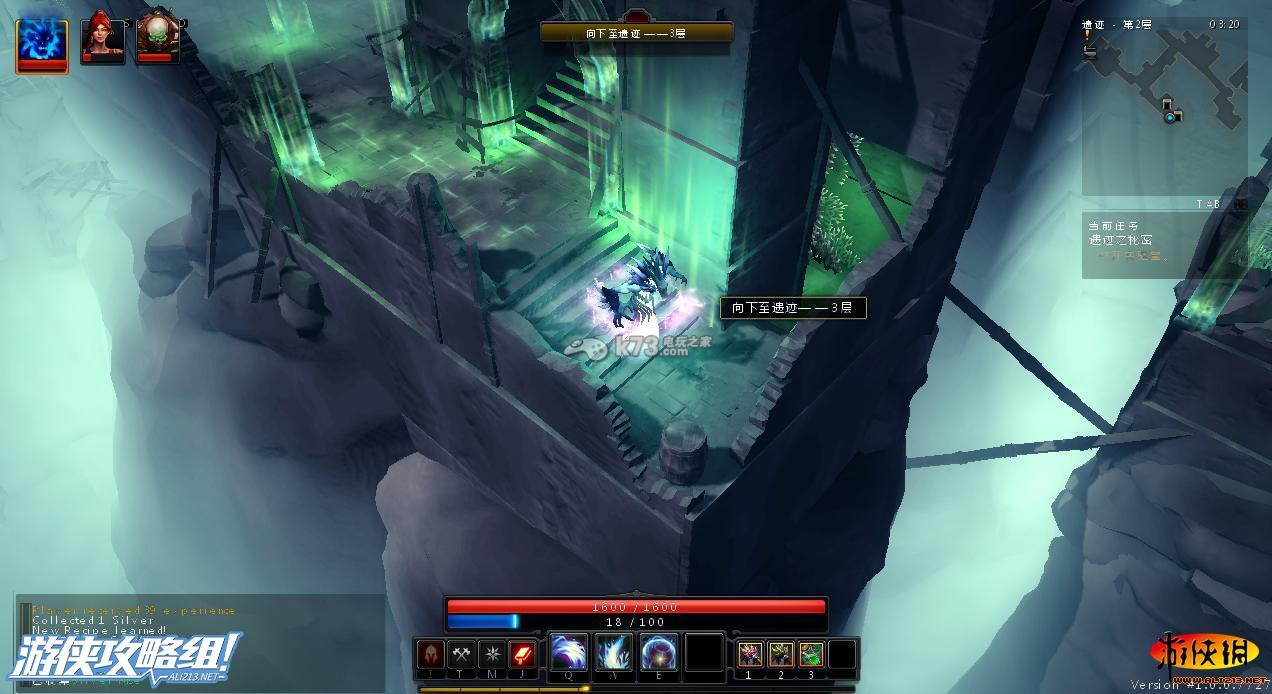Activate the blue flame ability
Screen dimensions: 1272x694
coord(614,653)
